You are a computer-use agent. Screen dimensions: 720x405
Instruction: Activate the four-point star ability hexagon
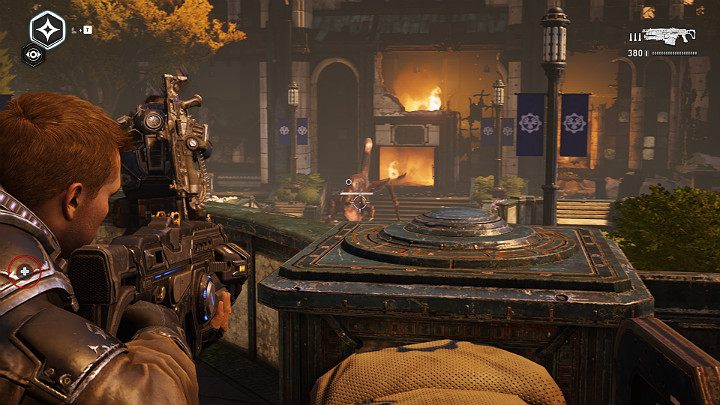pyautogui.click(x=47, y=29)
